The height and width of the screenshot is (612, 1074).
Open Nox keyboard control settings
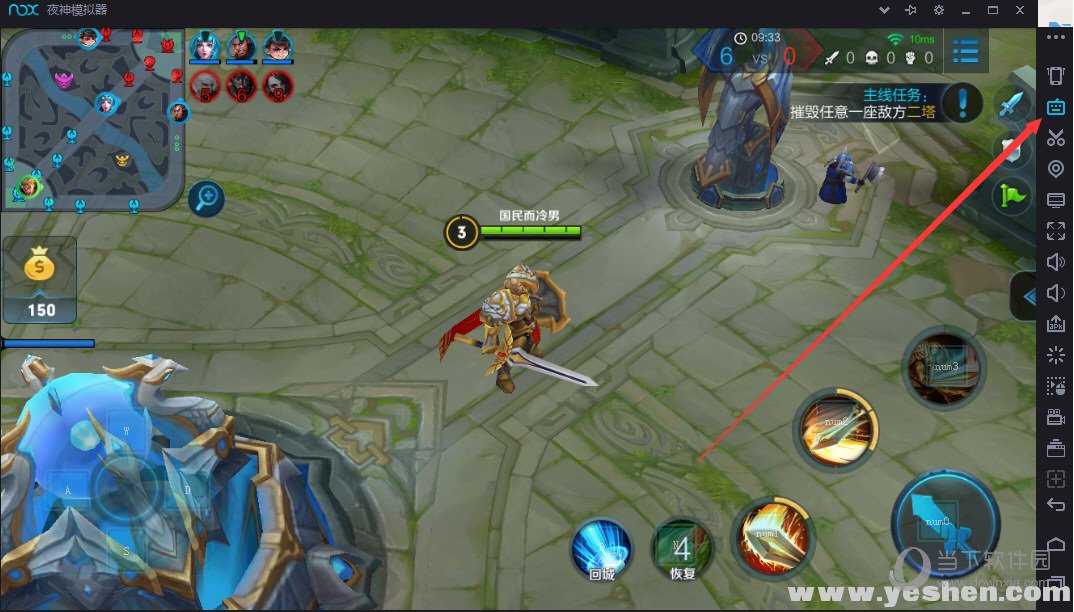coord(1056,108)
